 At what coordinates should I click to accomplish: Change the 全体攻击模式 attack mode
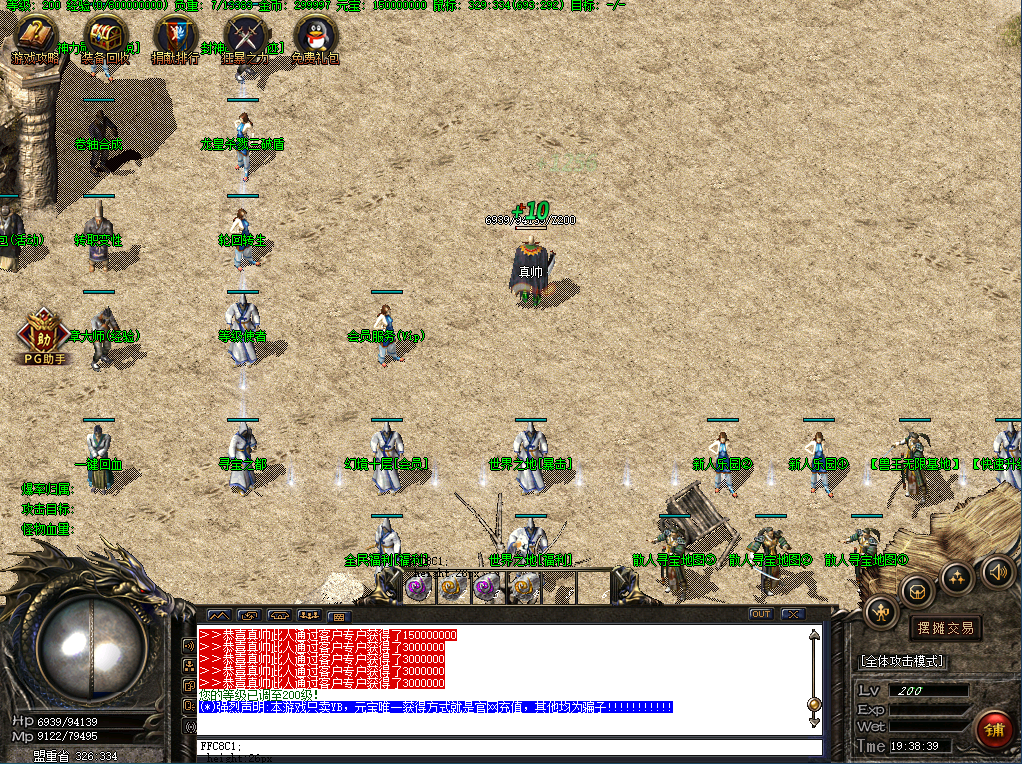click(x=902, y=661)
